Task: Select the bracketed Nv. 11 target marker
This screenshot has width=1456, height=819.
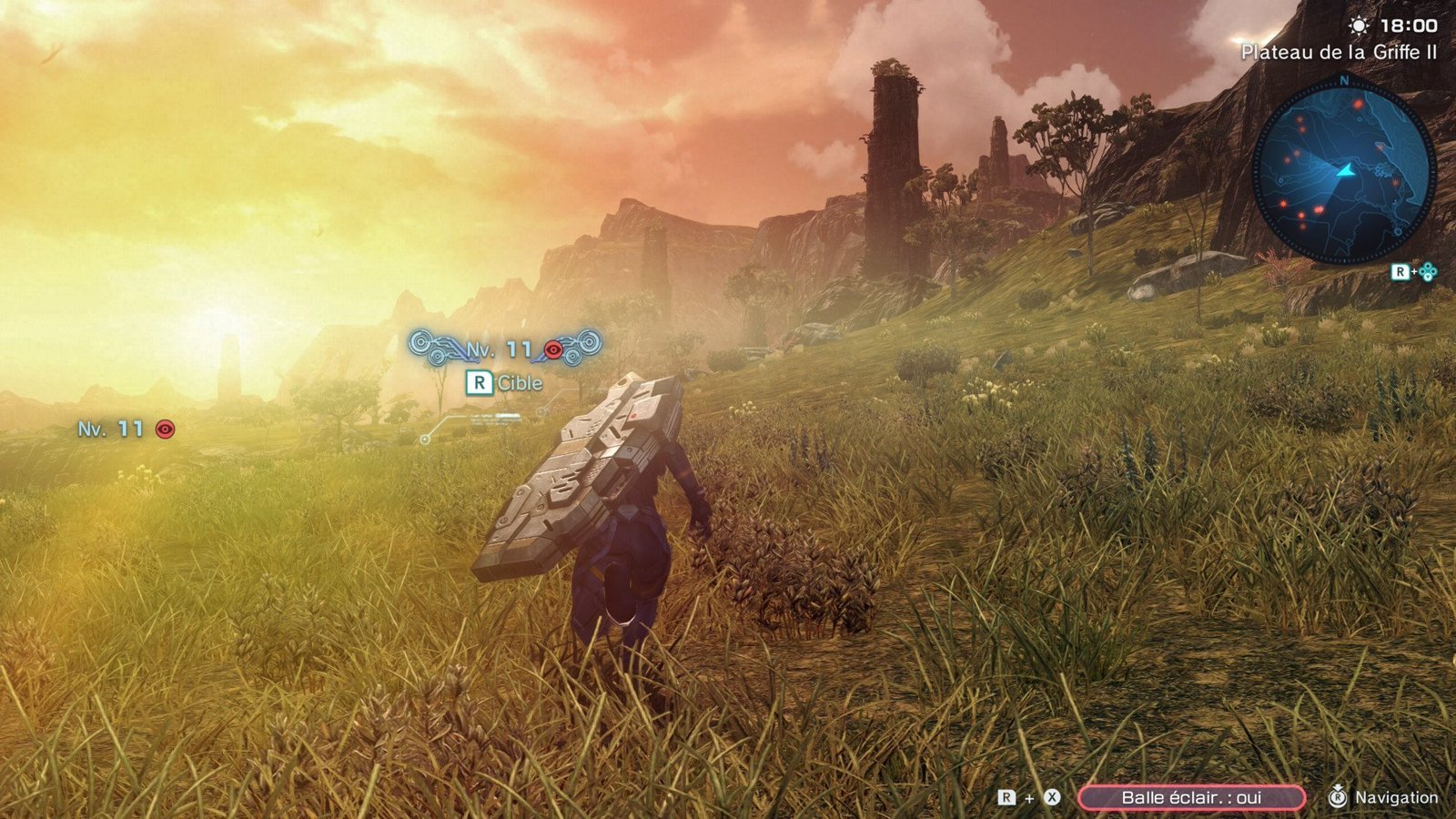Action: click(x=505, y=349)
